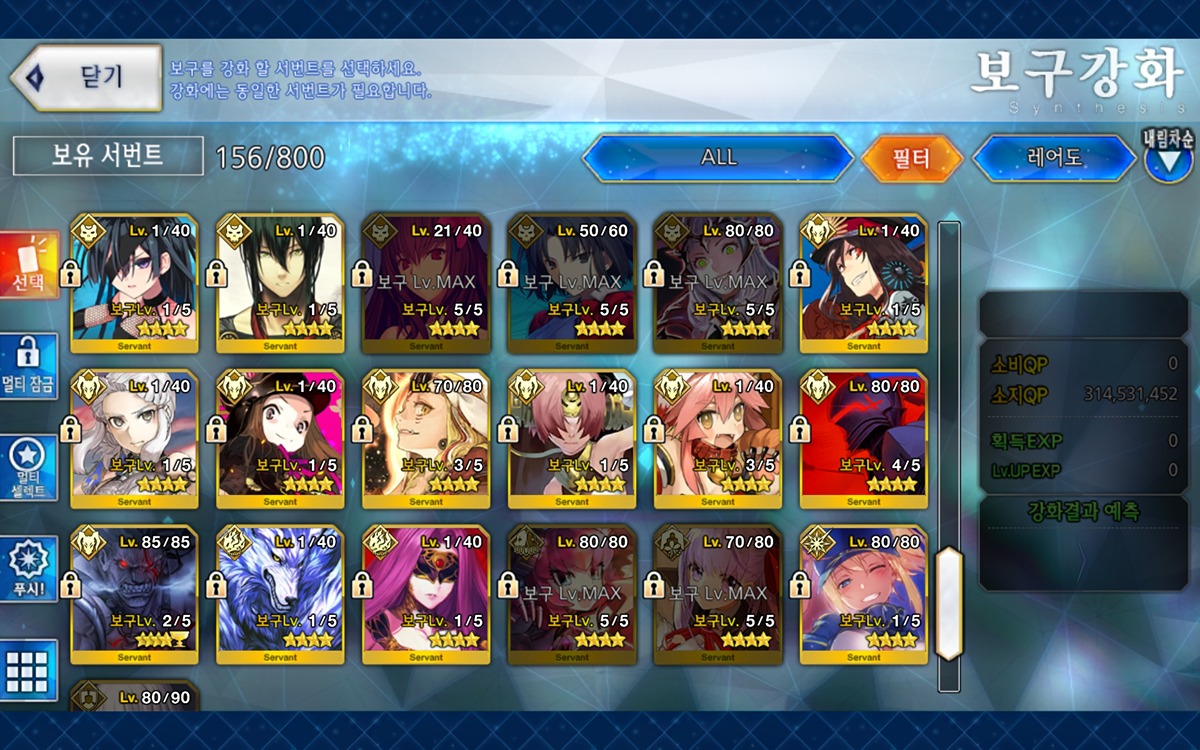Viewport: 1200px width, 750px height.
Task: Pick the fox-eared pink-haired servant card
Action: [718, 438]
